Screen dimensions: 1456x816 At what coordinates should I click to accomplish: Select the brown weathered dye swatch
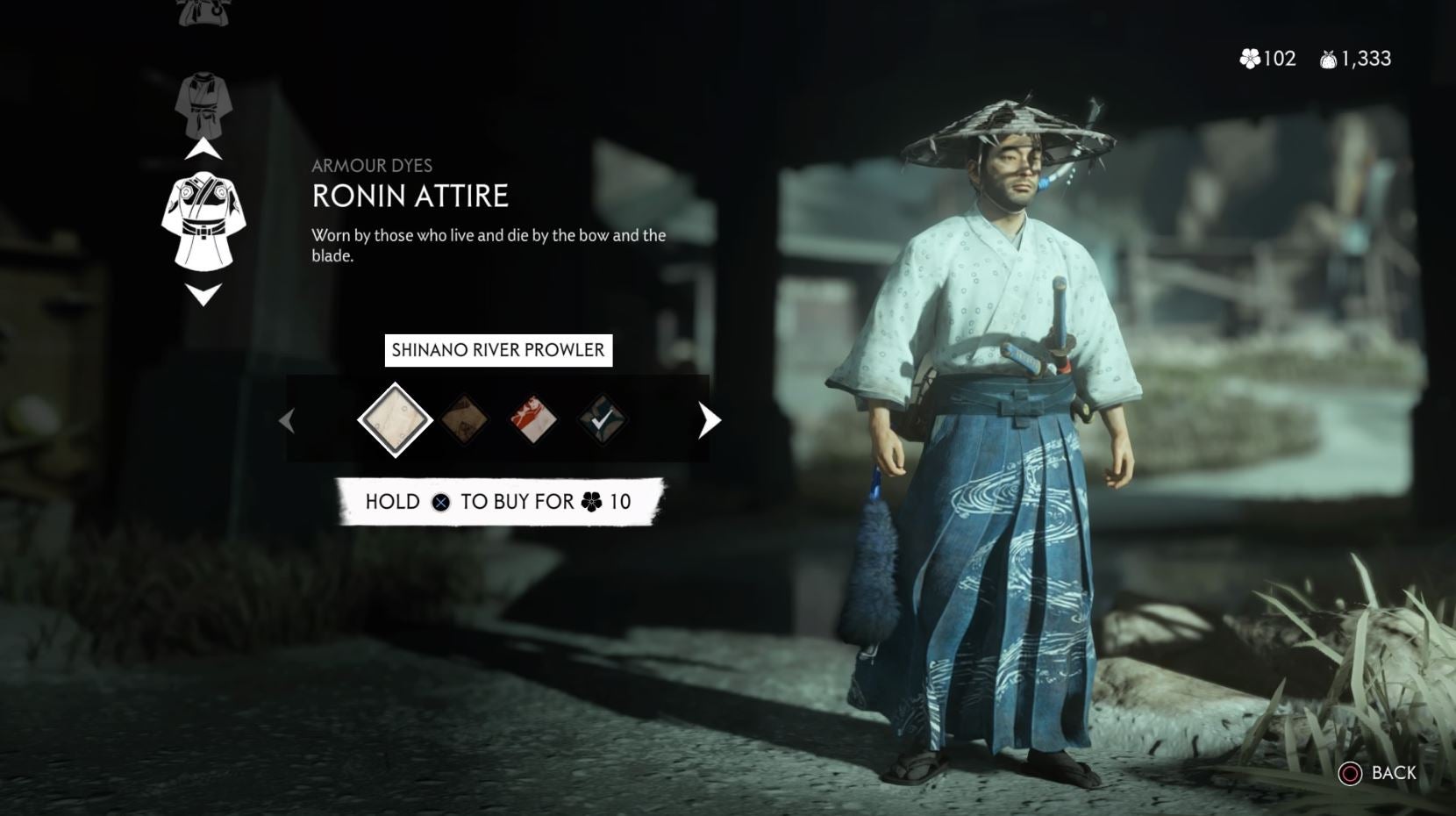pos(466,420)
